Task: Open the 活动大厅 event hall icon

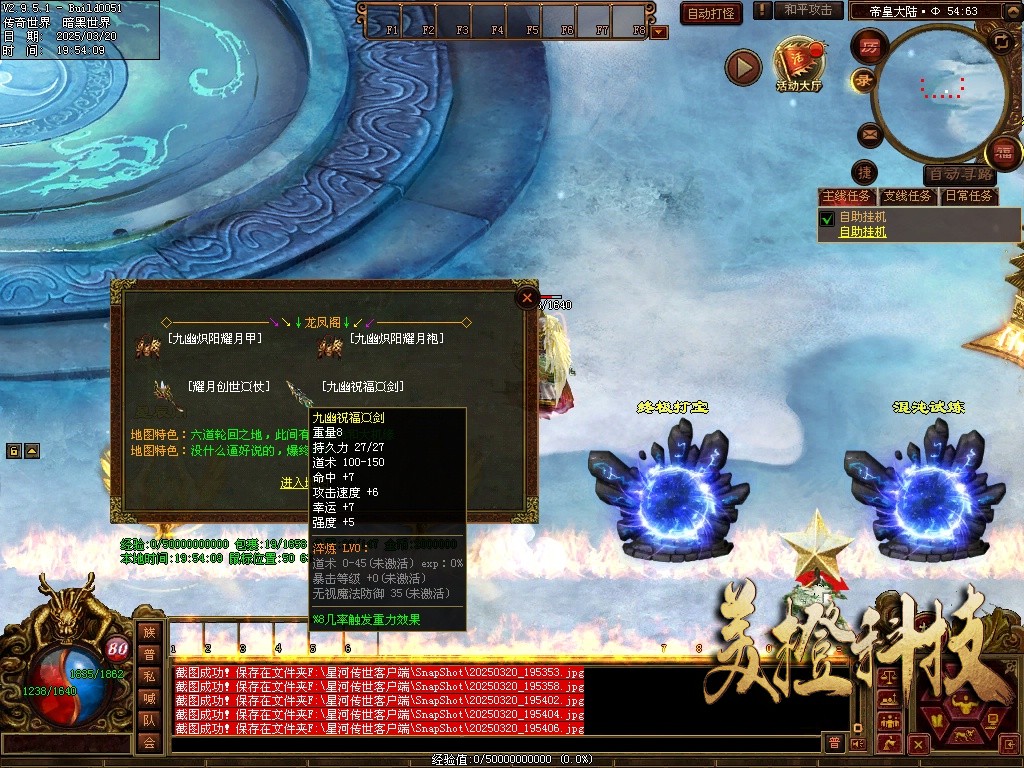Action: (798, 65)
